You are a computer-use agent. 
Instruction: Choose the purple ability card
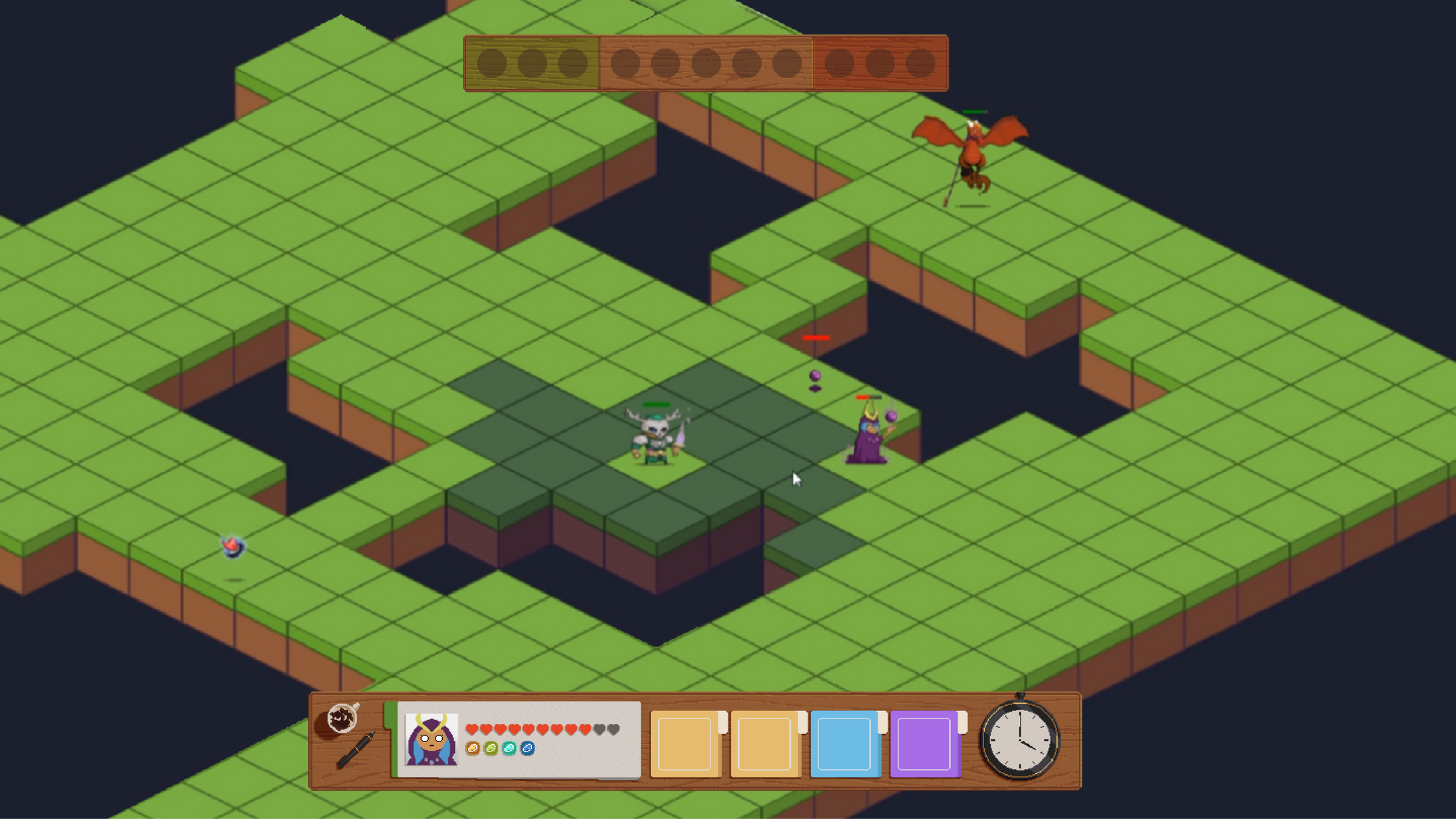click(x=924, y=744)
